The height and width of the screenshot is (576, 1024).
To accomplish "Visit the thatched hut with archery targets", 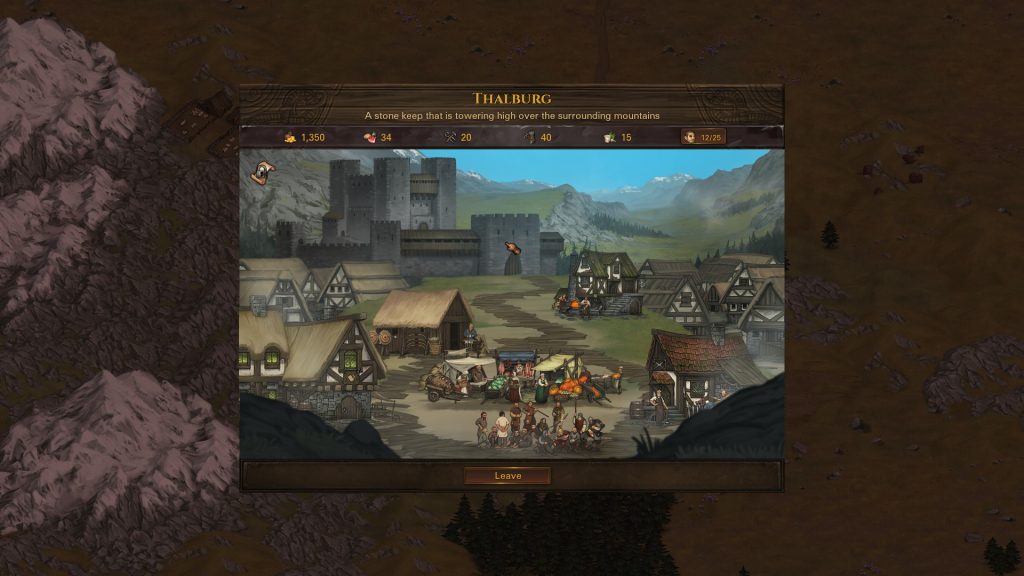I will tap(425, 322).
